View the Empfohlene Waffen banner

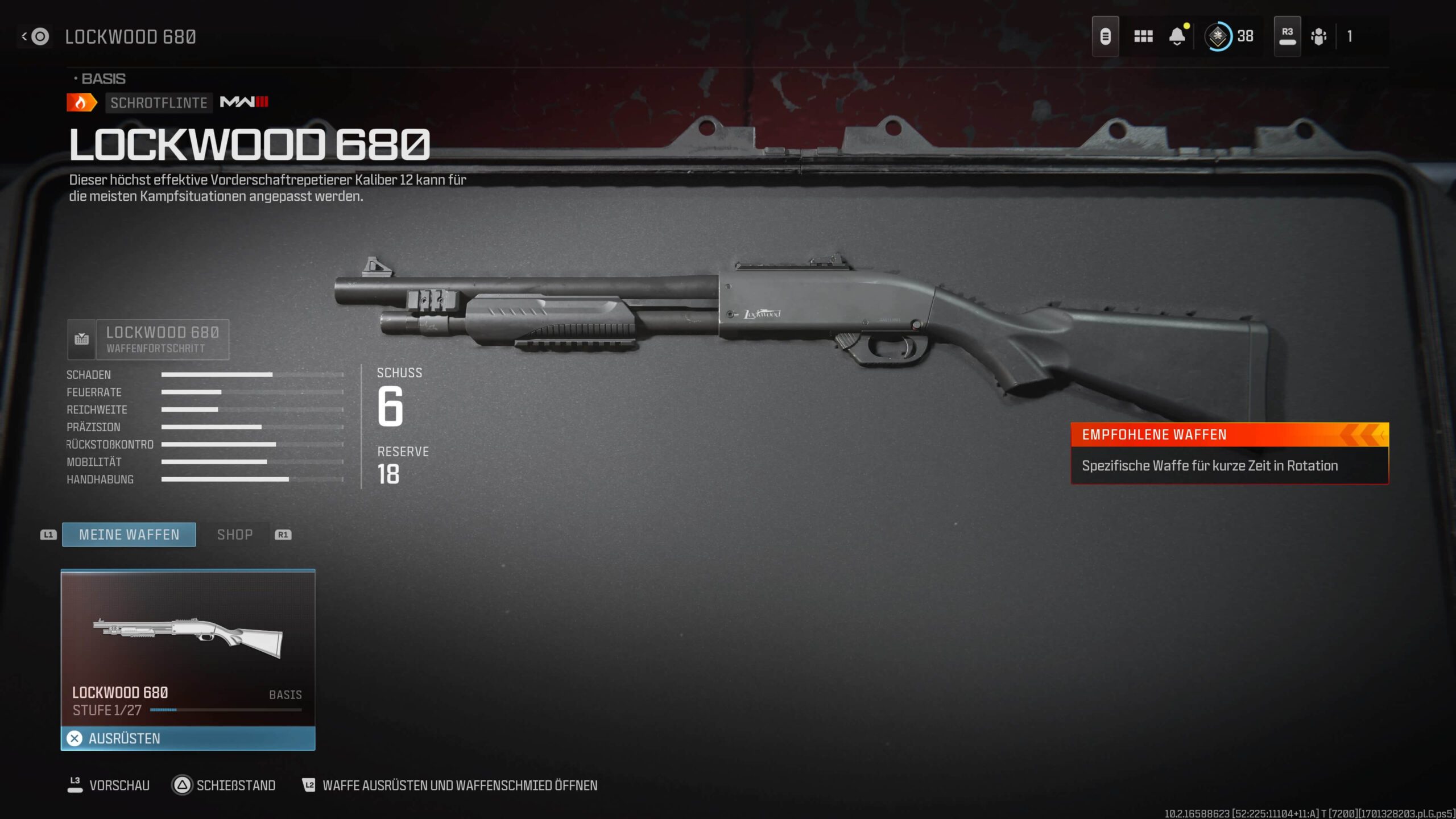coord(1230,453)
